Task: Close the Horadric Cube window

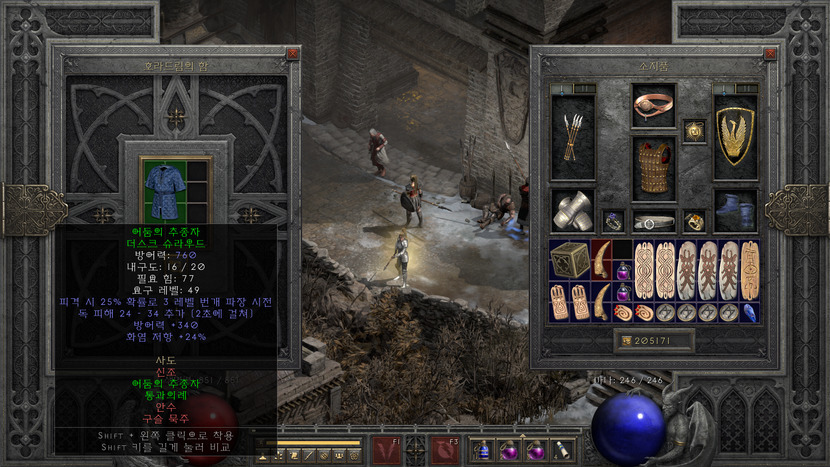Action: pos(292,54)
